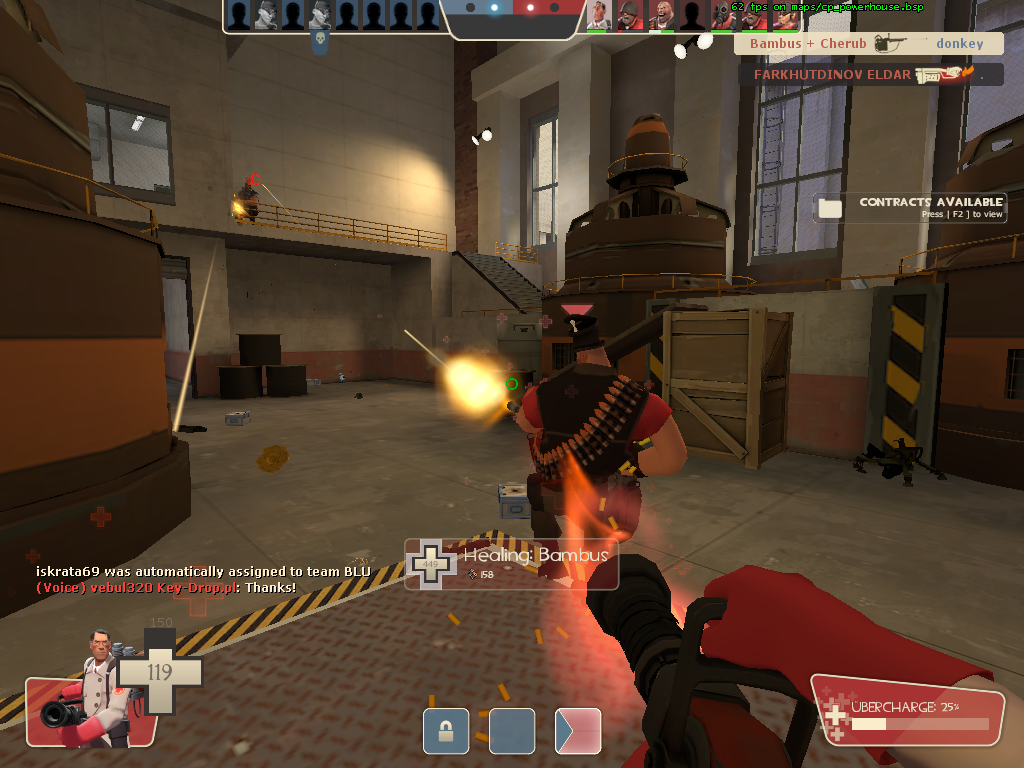Select the FARKHUTDINOV ELDAR kill feed entry

(x=870, y=75)
